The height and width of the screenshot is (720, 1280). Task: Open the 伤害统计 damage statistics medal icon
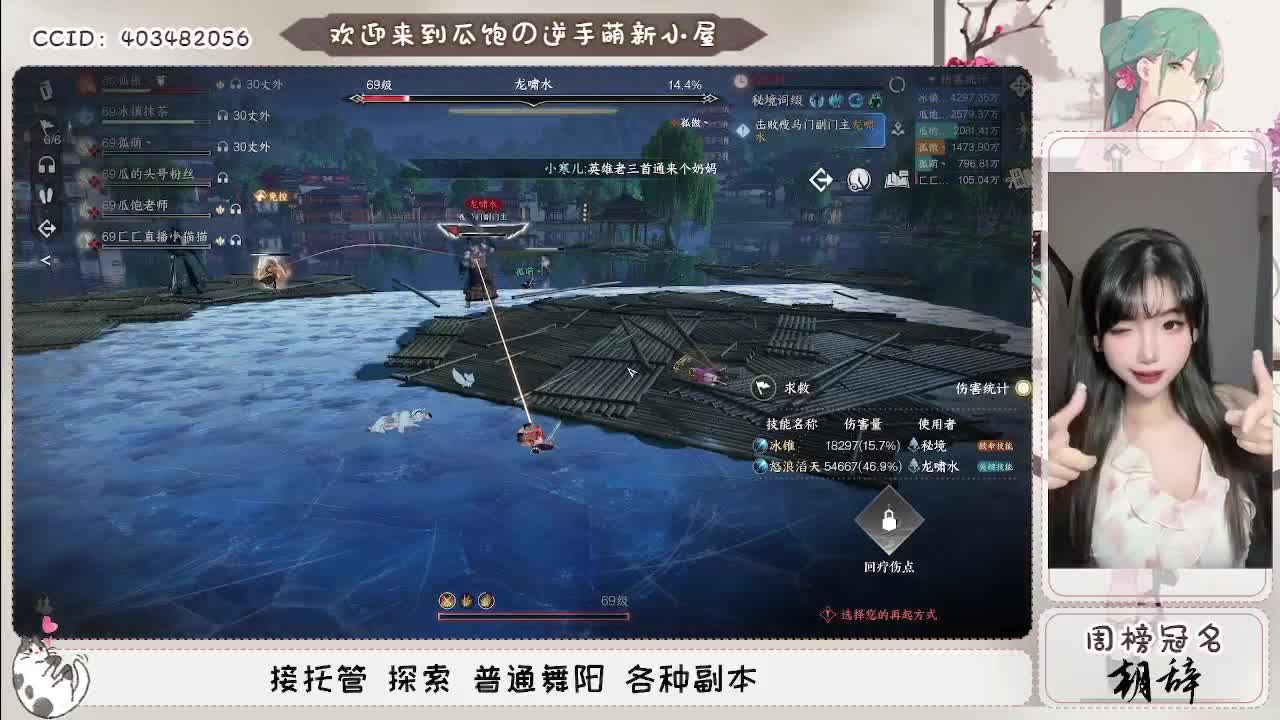pyautogui.click(x=1021, y=388)
